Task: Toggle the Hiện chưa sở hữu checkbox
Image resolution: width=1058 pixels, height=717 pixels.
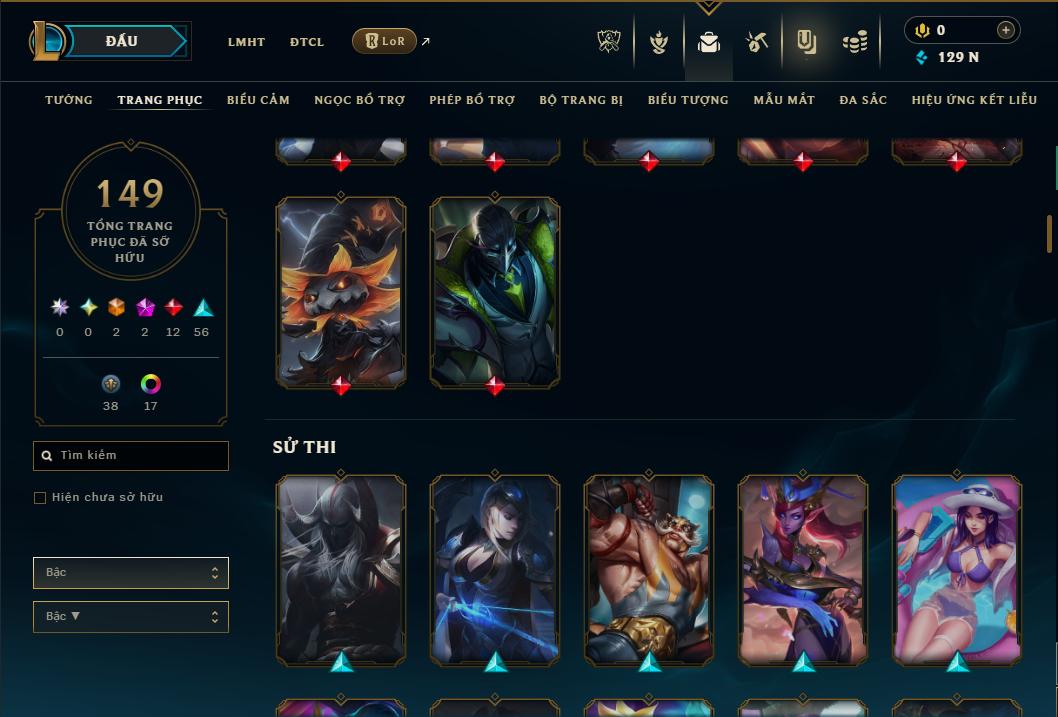Action: pos(40,498)
